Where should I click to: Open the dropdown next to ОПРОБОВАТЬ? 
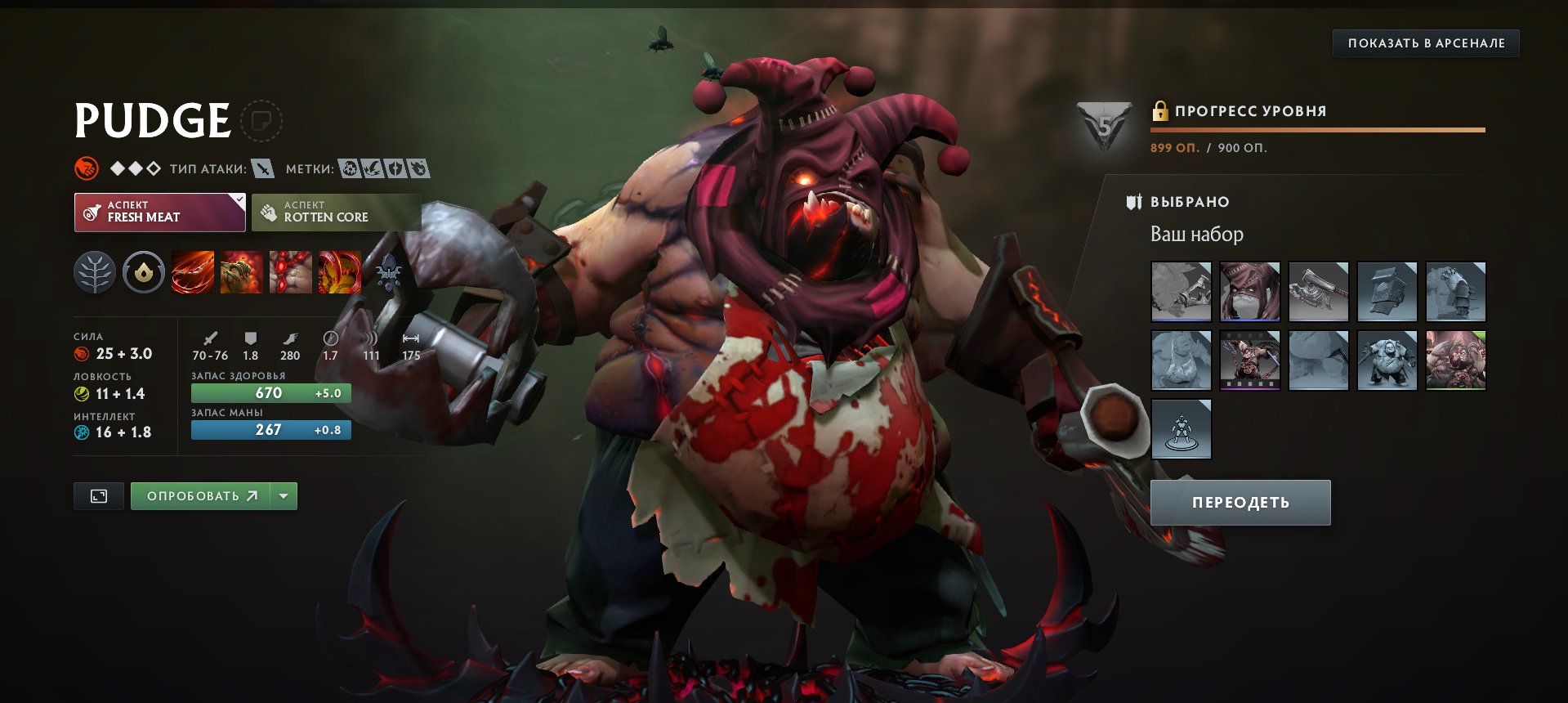284,495
